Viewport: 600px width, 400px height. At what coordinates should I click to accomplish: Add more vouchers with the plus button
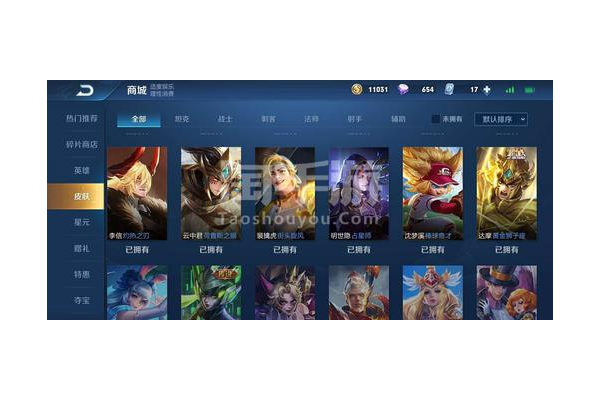click(x=487, y=90)
